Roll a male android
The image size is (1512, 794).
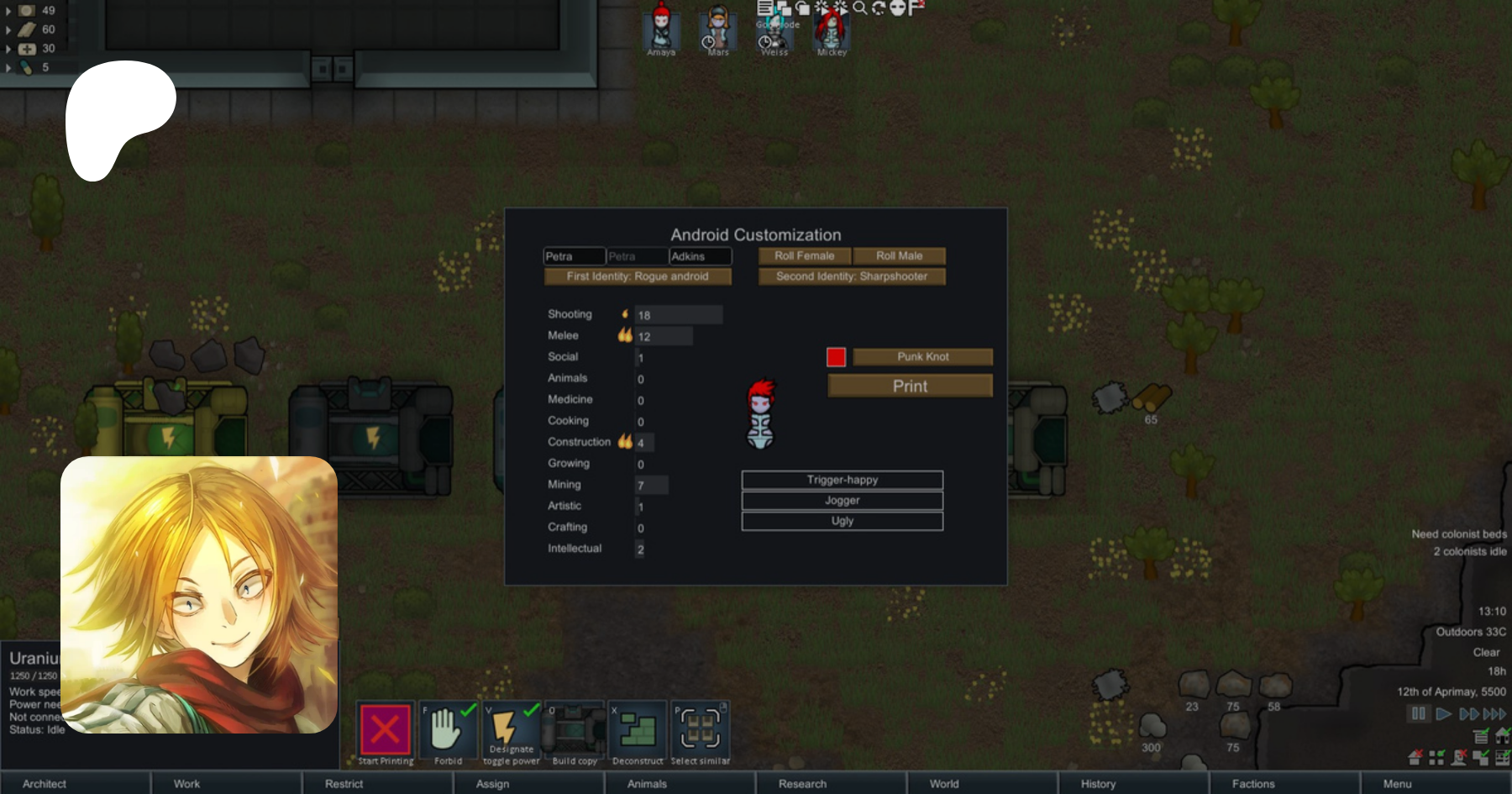point(899,256)
